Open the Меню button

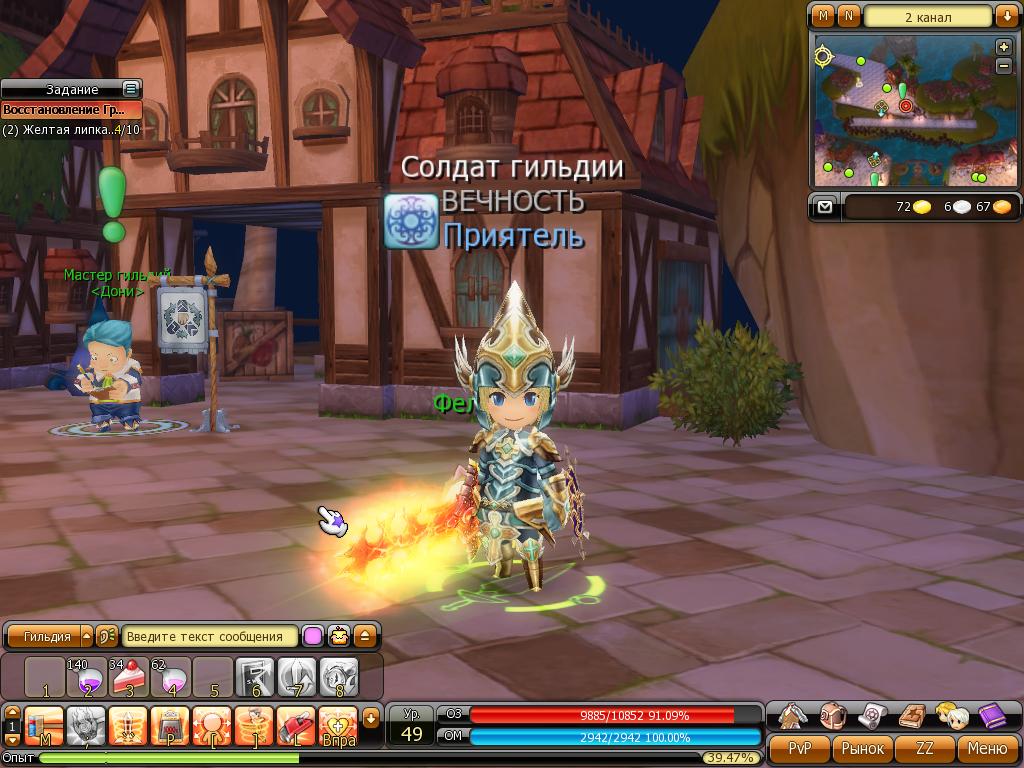point(987,748)
